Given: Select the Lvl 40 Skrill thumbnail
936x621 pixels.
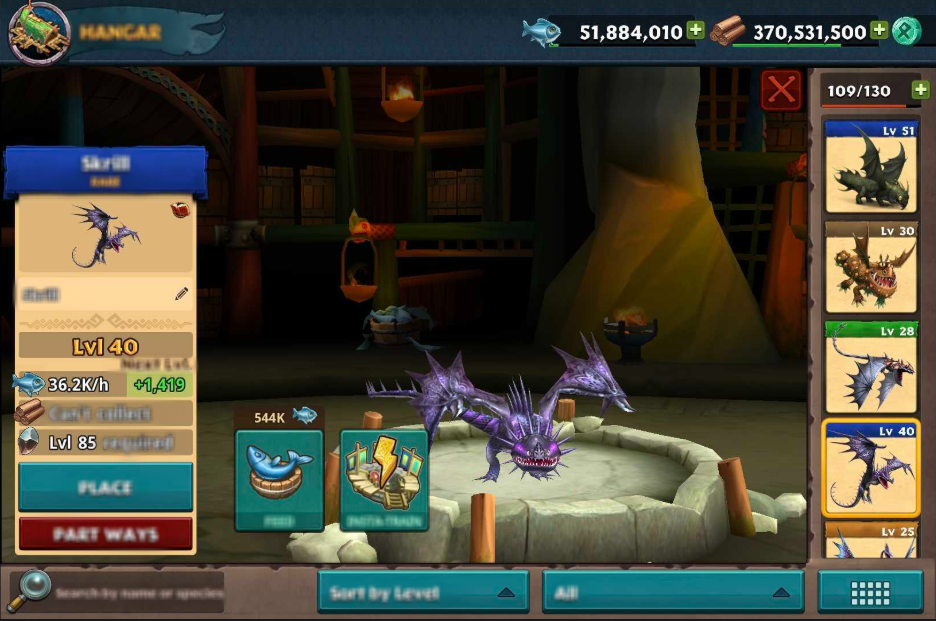Looking at the screenshot, I should 870,467.
